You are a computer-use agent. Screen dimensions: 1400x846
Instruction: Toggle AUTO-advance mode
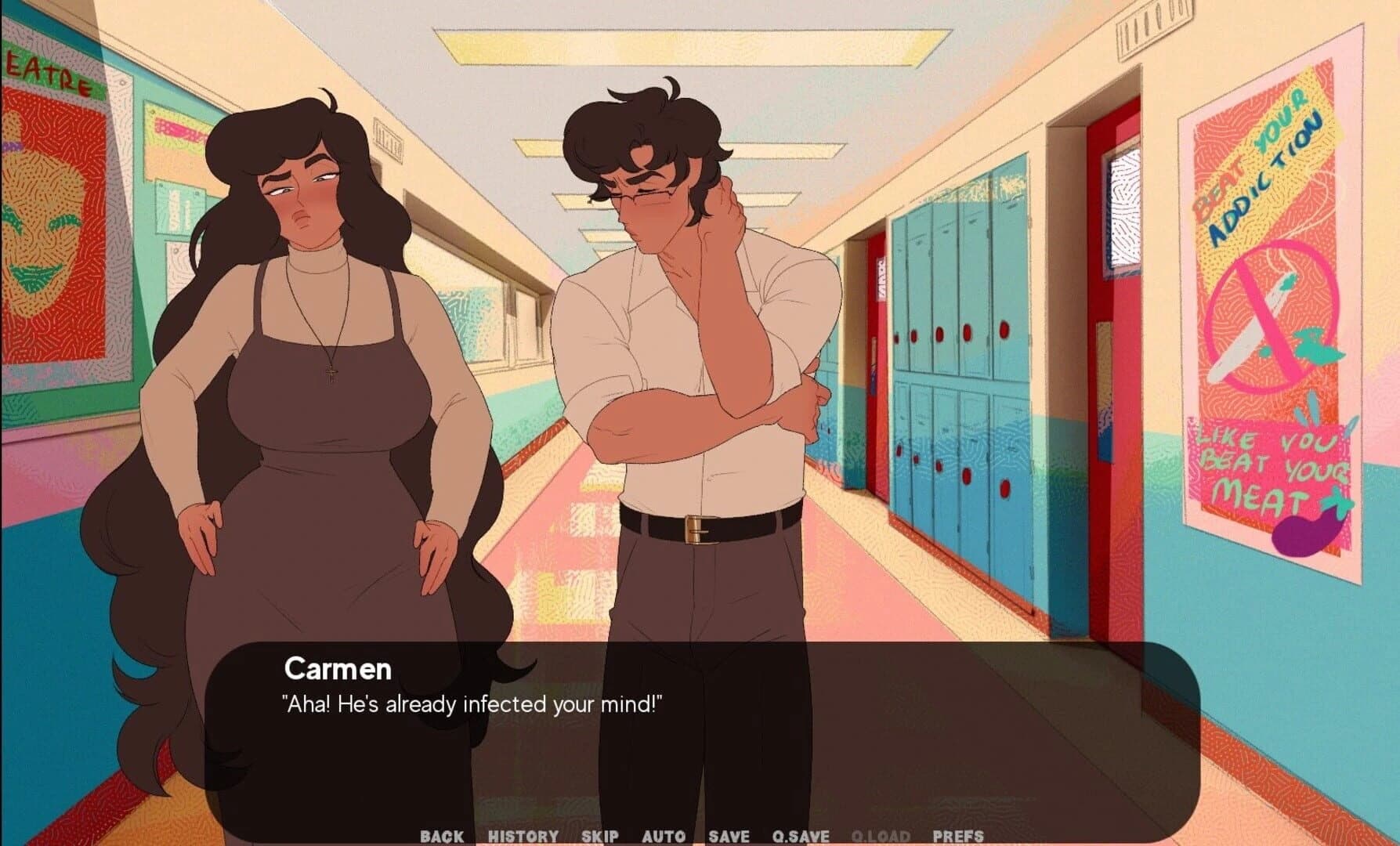[665, 836]
